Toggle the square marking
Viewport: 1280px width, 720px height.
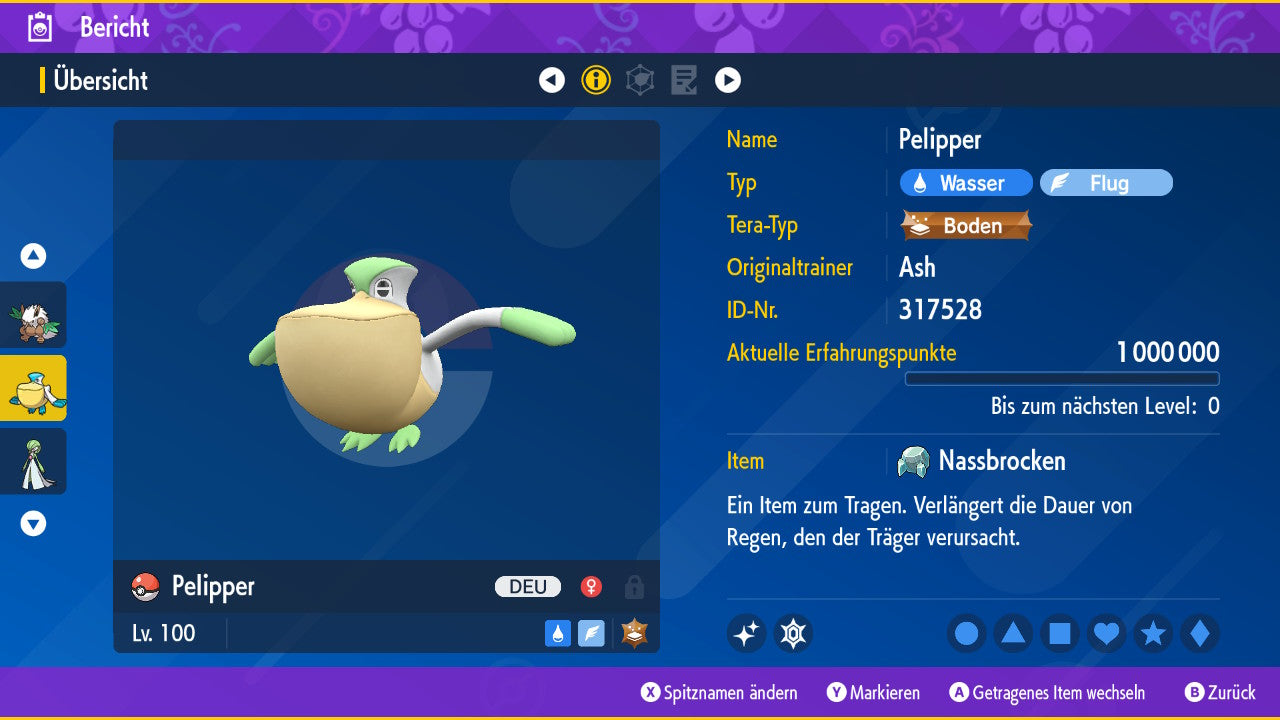pos(1060,633)
